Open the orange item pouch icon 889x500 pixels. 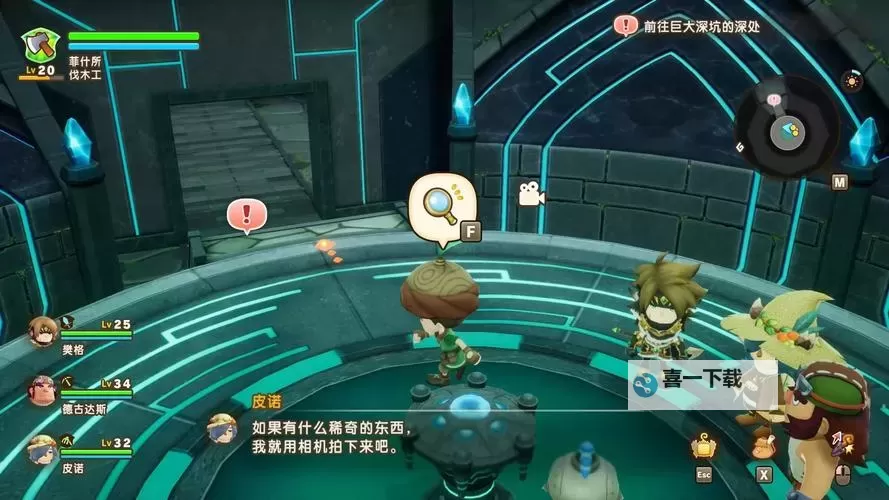point(764,445)
